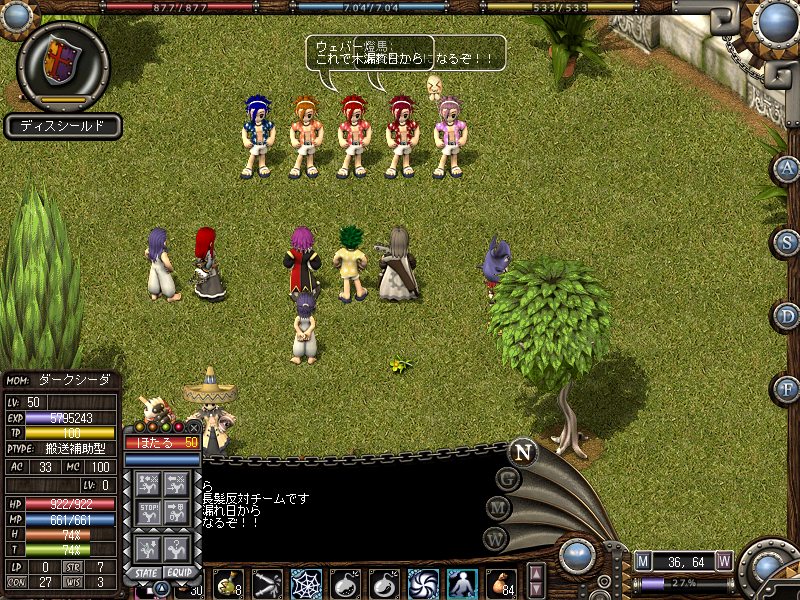
Task: Select the orange pouch item with count 84
Action: point(501,583)
